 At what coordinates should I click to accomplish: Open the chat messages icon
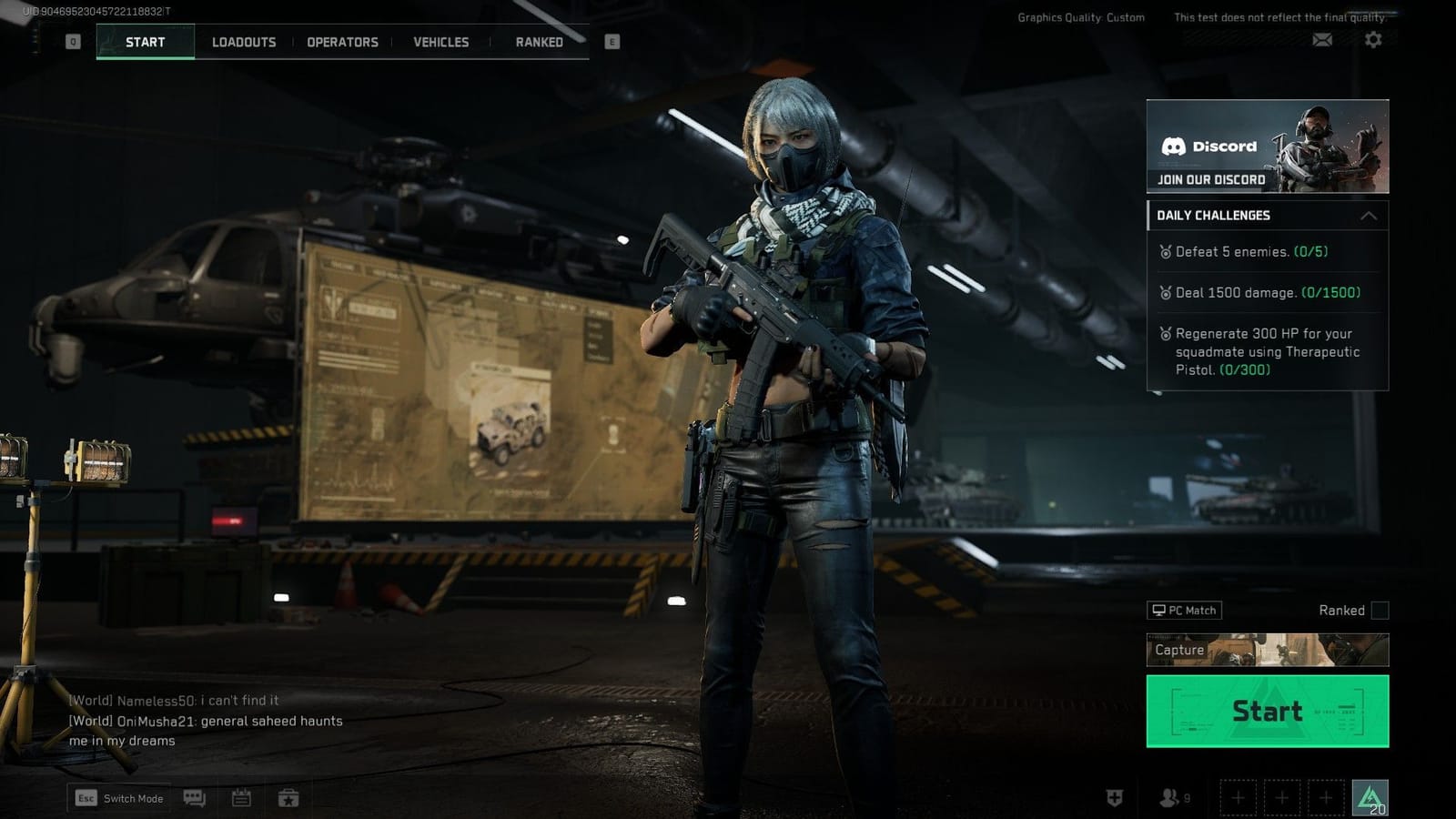194,798
